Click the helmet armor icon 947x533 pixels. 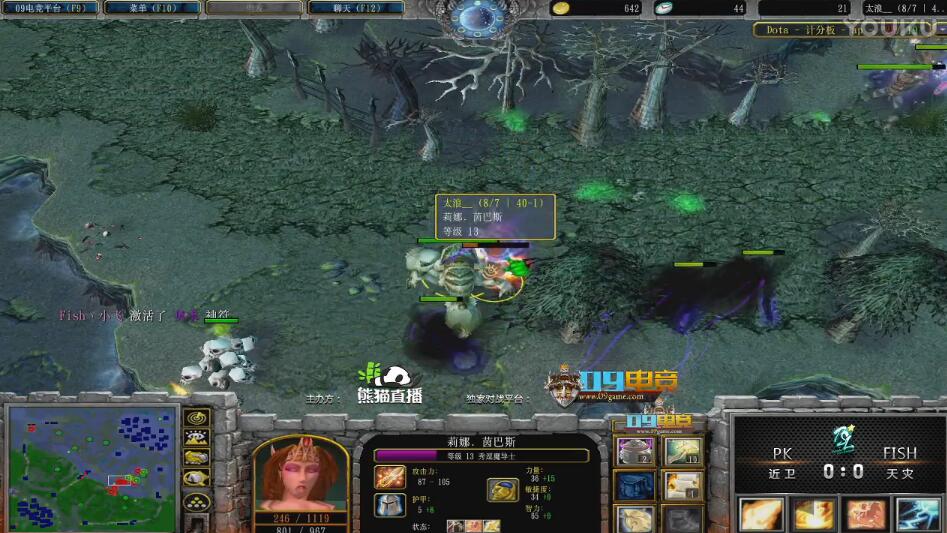pyautogui.click(x=390, y=505)
